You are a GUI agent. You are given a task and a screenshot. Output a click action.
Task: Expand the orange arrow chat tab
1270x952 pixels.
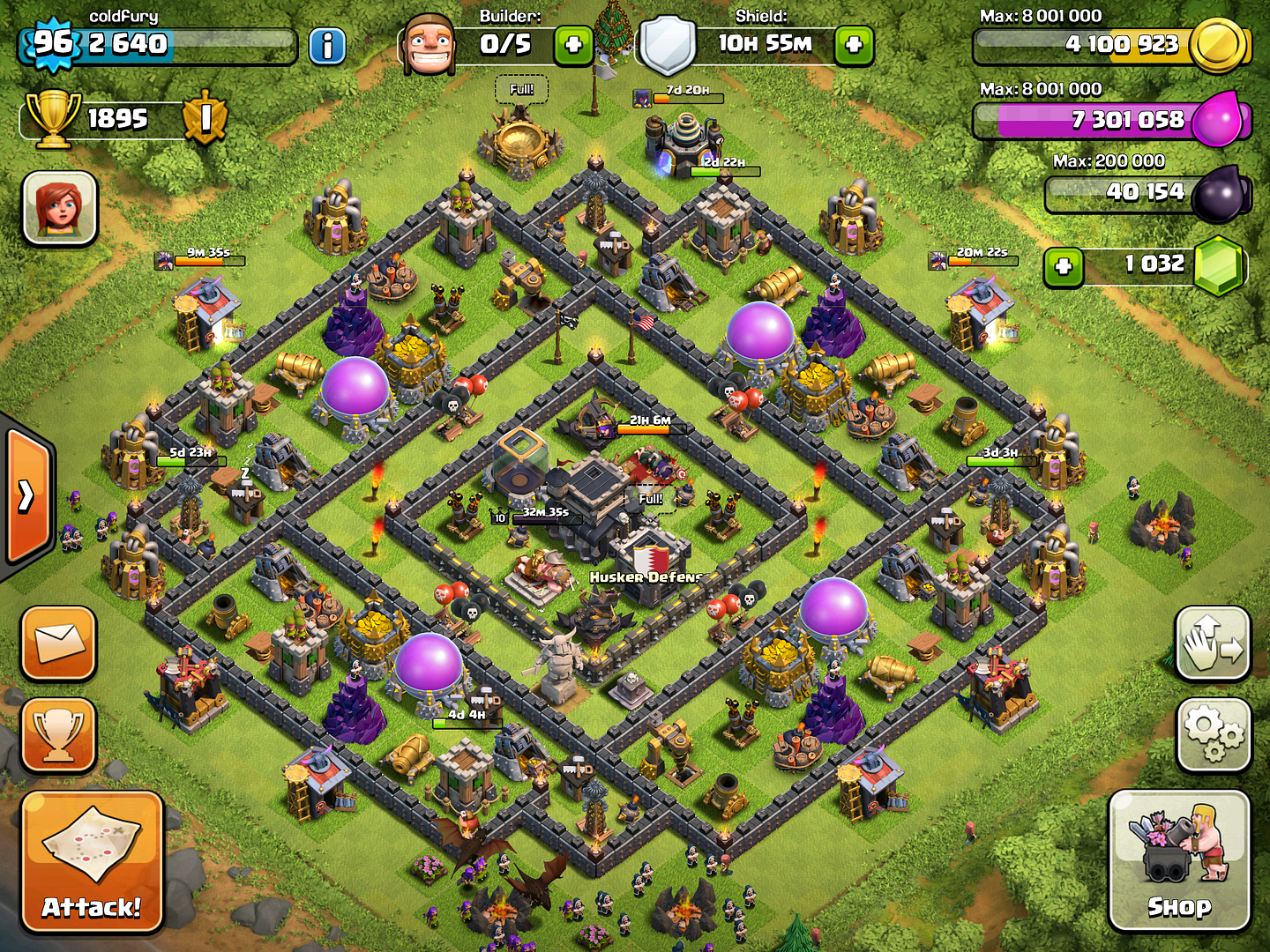pyautogui.click(x=28, y=496)
